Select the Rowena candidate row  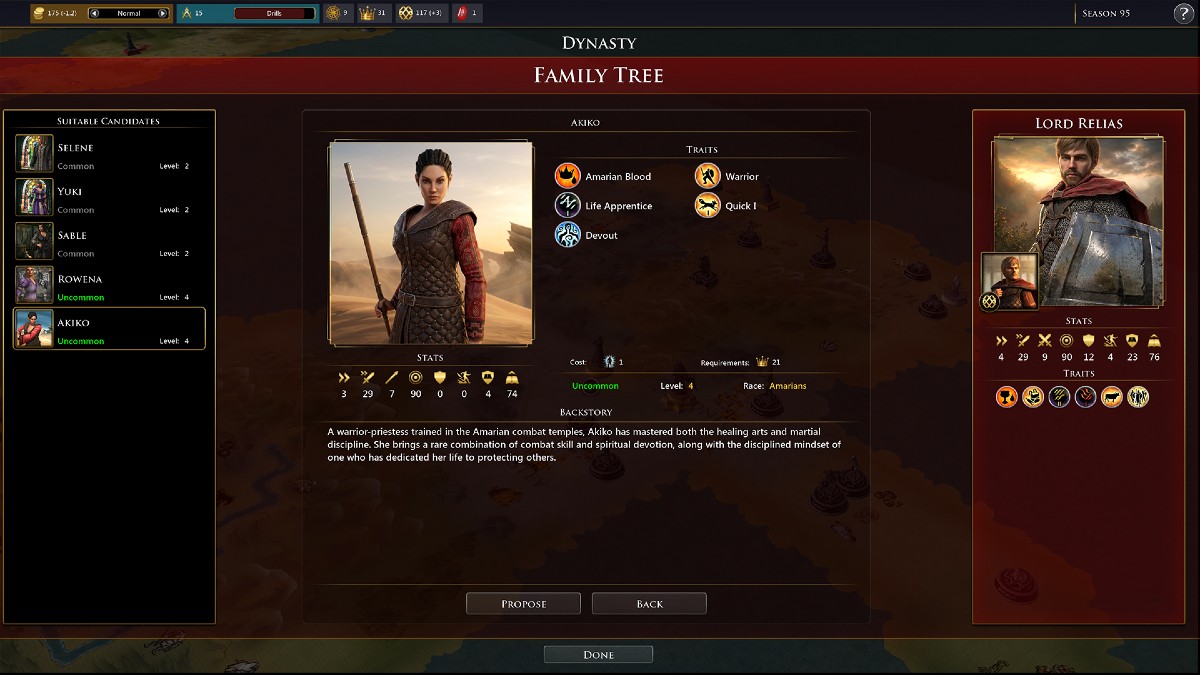(109, 285)
